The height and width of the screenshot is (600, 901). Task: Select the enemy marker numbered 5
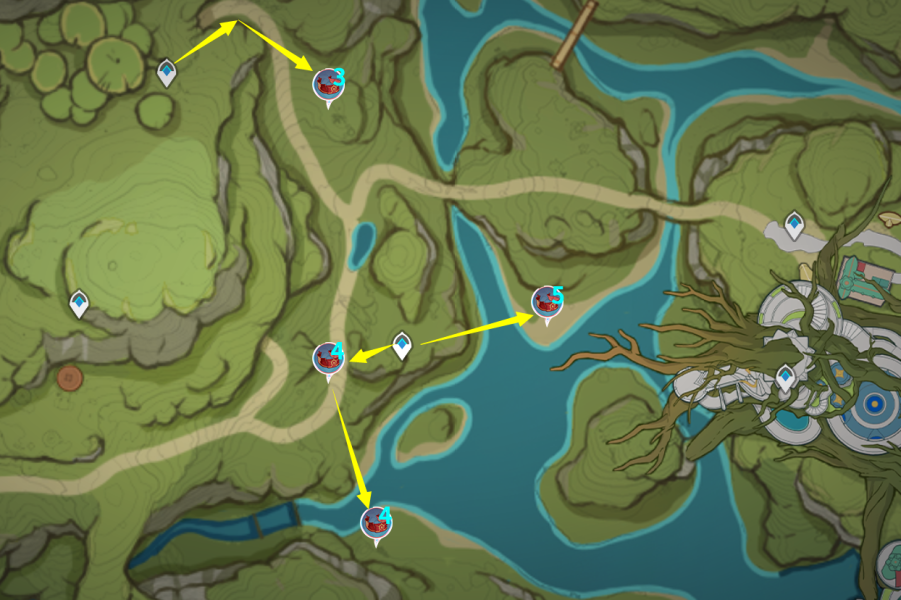coord(546,301)
